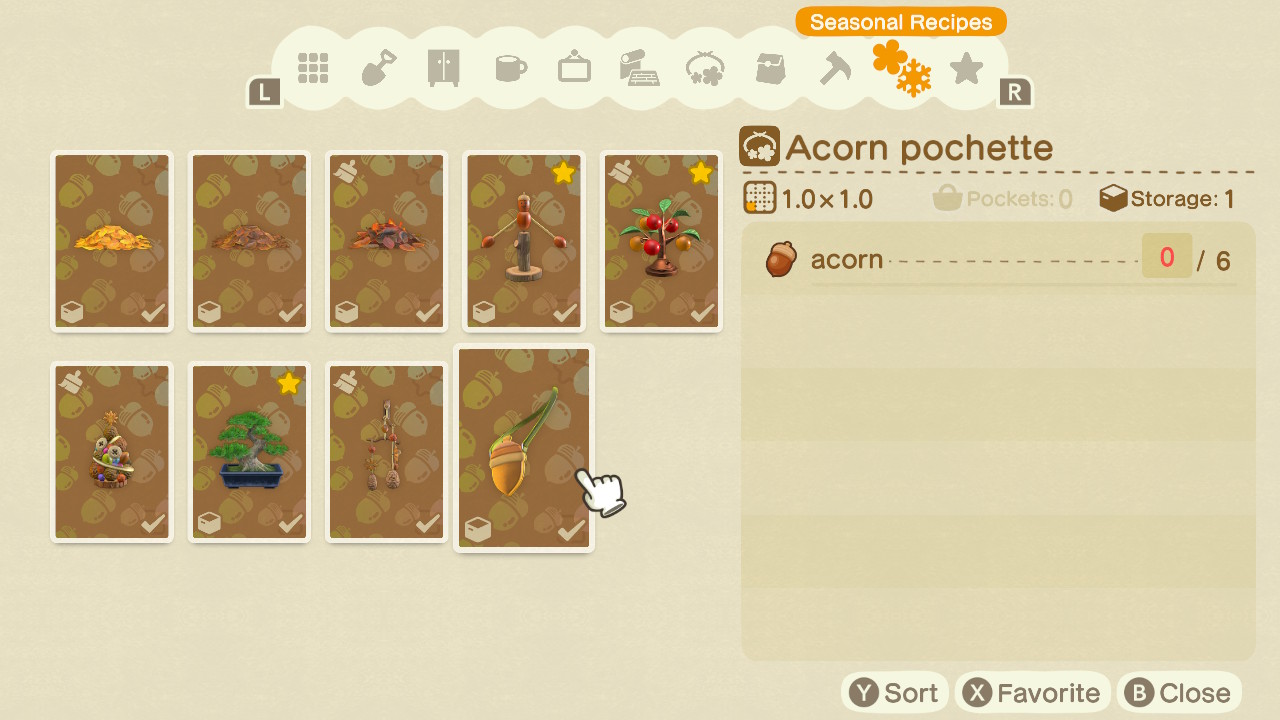Image resolution: width=1280 pixels, height=720 pixels.
Task: Choose the little tree with red fruit recipe
Action: (661, 241)
